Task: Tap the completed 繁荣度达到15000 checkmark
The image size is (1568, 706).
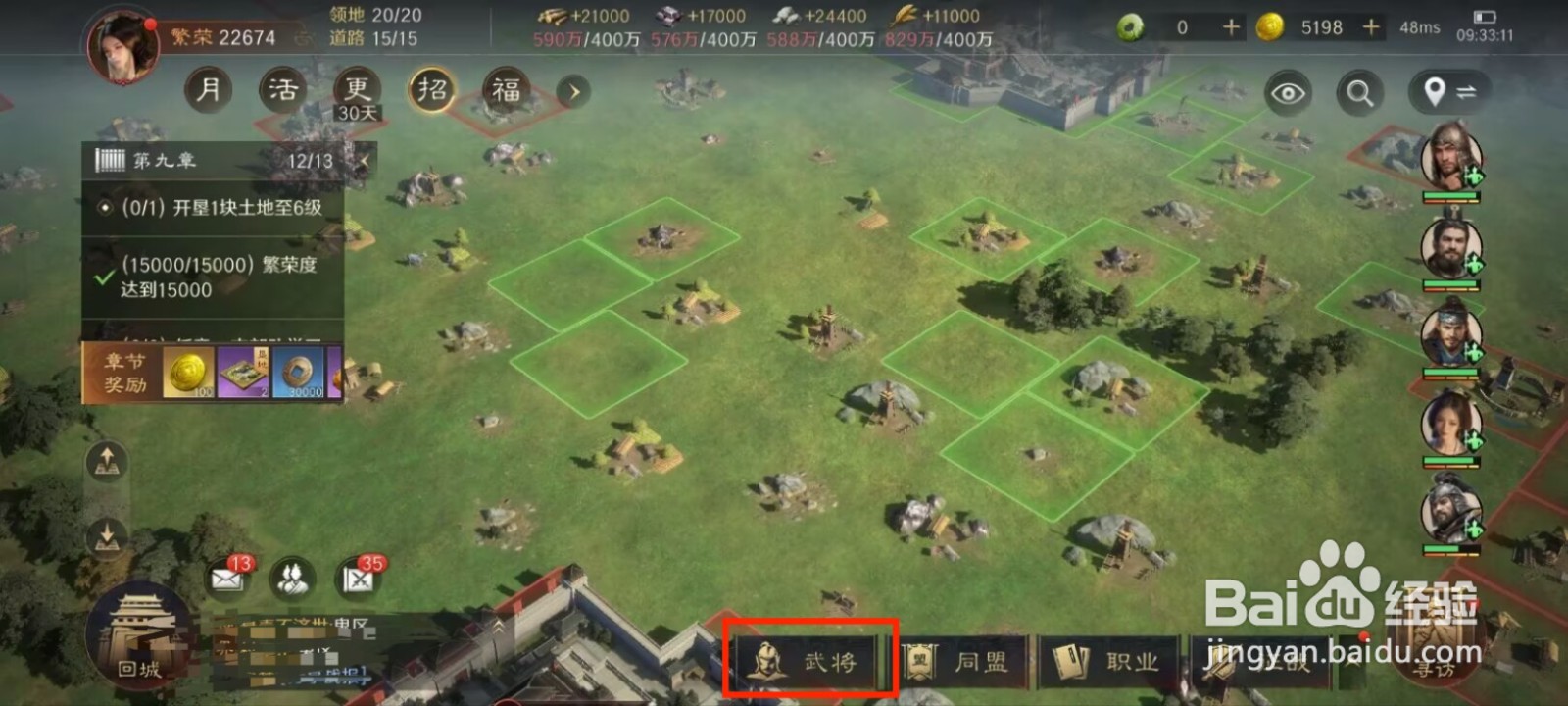Action: 101,277
